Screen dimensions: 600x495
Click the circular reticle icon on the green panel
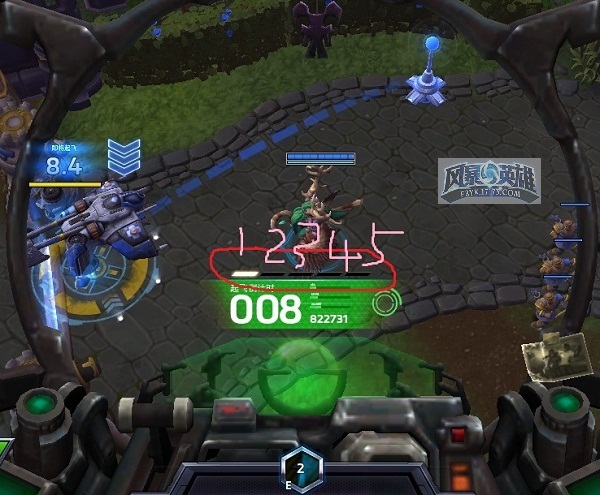383,304
